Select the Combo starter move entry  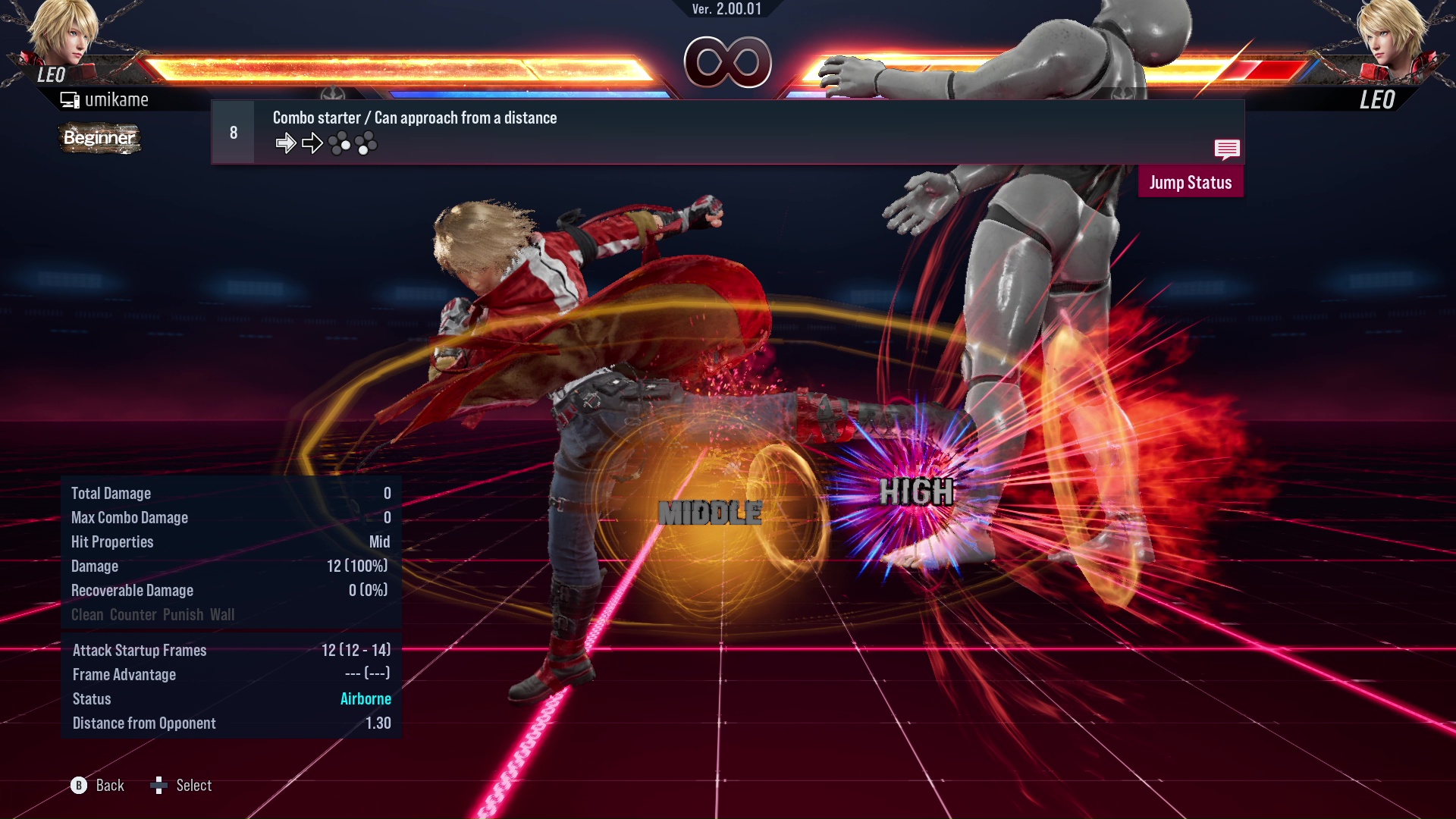coord(414,118)
